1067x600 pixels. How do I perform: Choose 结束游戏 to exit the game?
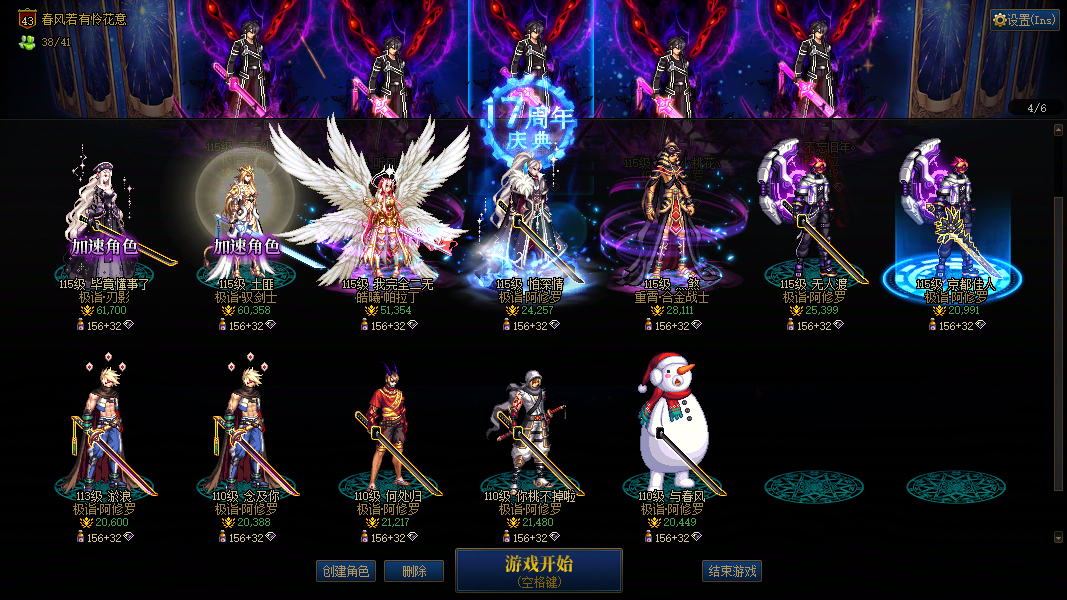click(732, 571)
